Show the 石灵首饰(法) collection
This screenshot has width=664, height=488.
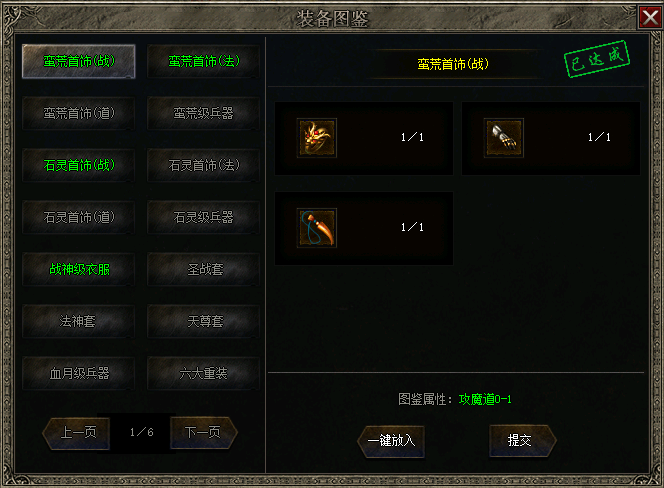click(x=203, y=165)
